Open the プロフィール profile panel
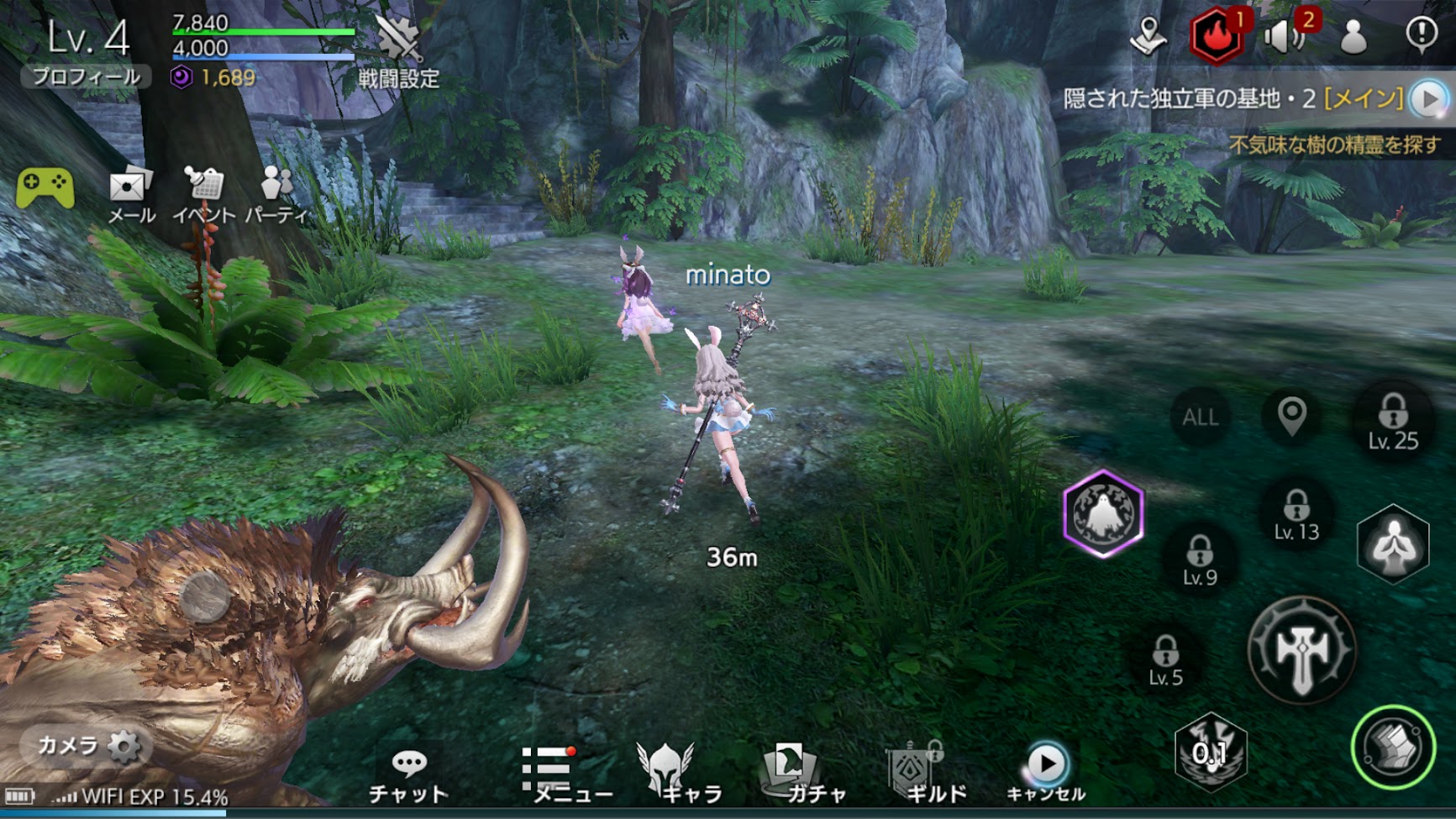The width and height of the screenshot is (1456, 819). 86,77
